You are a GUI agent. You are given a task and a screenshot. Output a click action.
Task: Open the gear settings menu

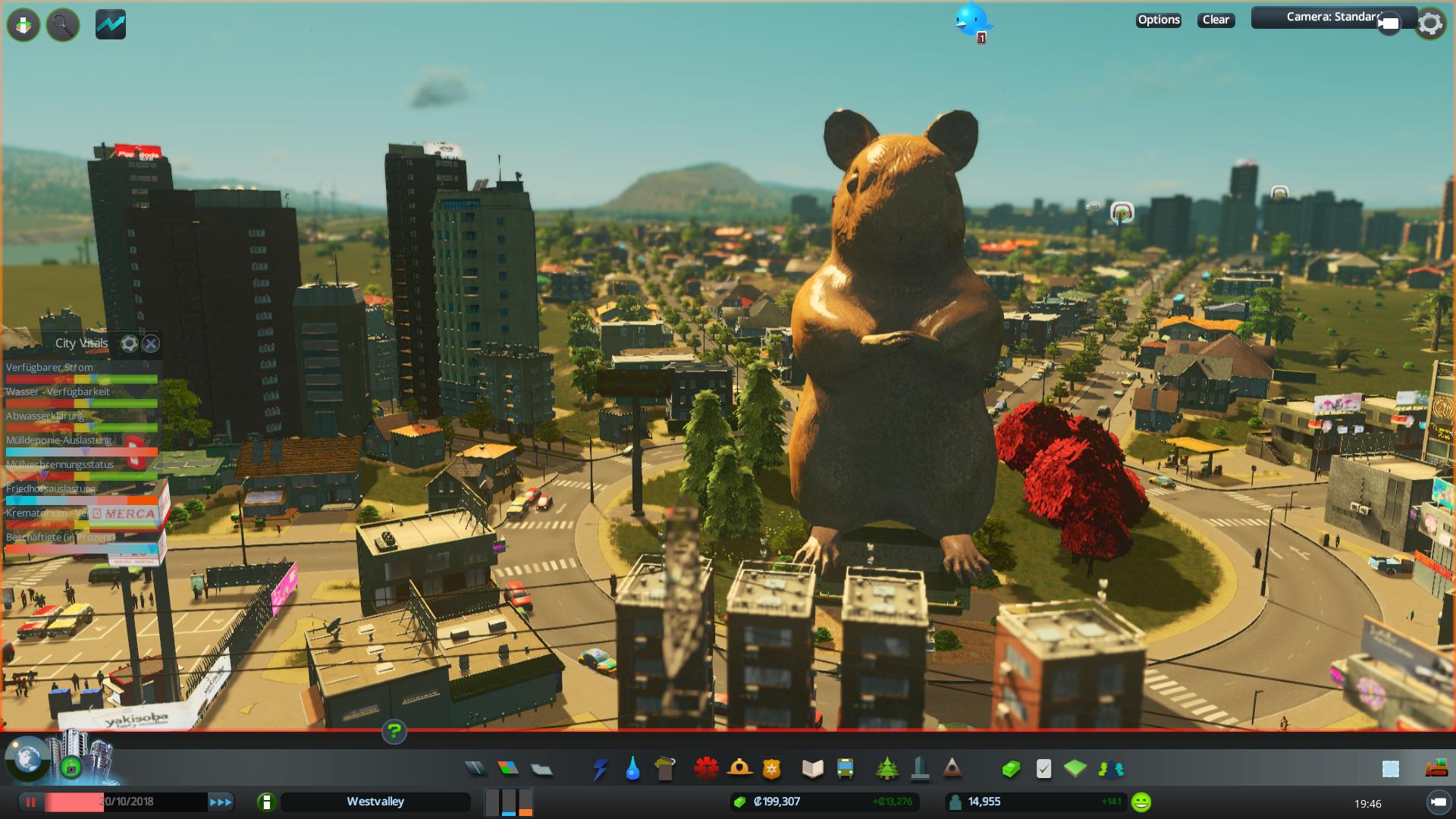[1430, 24]
